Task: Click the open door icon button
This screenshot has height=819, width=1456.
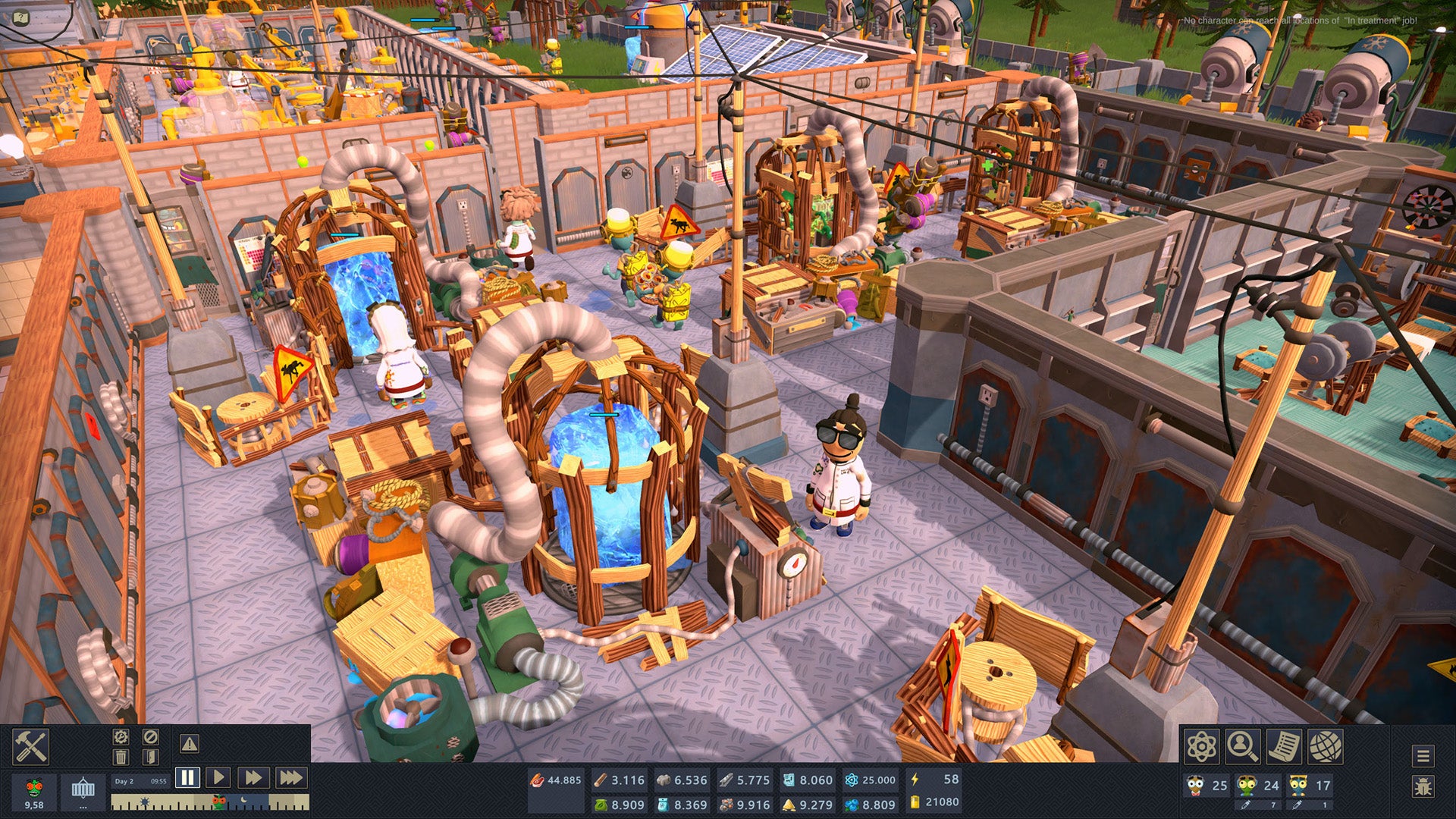Action: click(150, 757)
